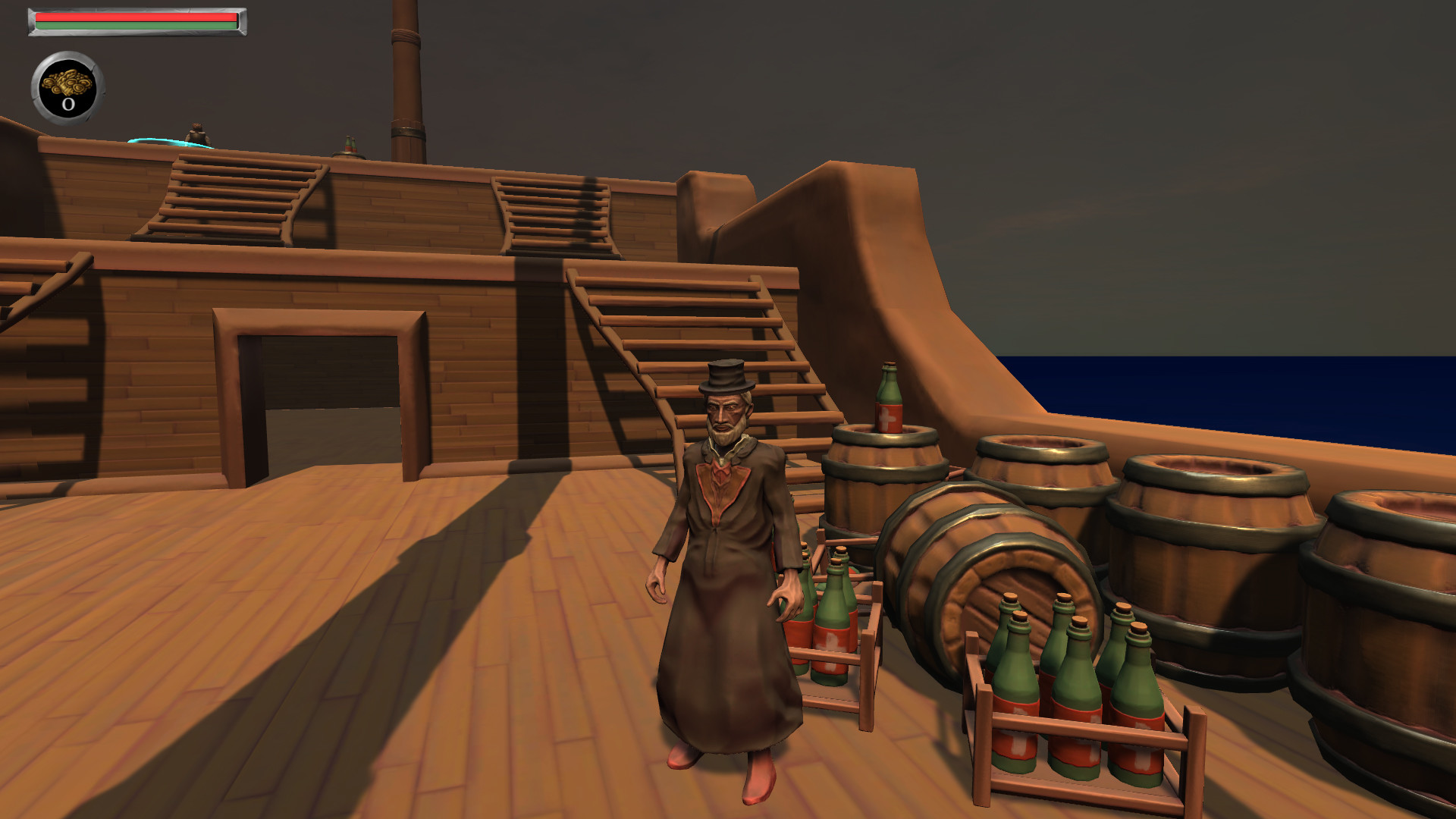Click the green segment of the health bar
The height and width of the screenshot is (819, 1456).
(x=136, y=24)
